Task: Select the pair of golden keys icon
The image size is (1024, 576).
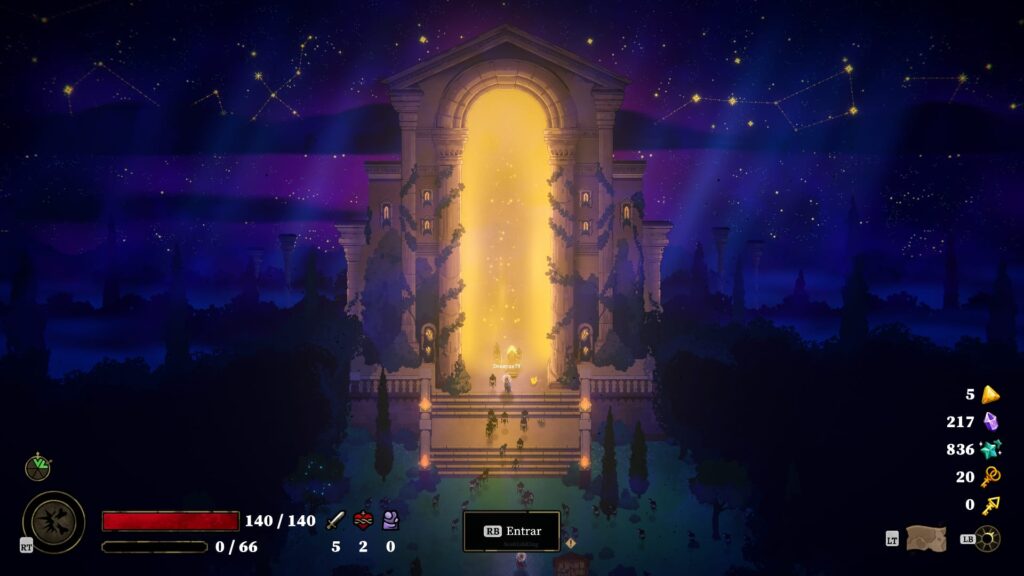Action: [990, 477]
